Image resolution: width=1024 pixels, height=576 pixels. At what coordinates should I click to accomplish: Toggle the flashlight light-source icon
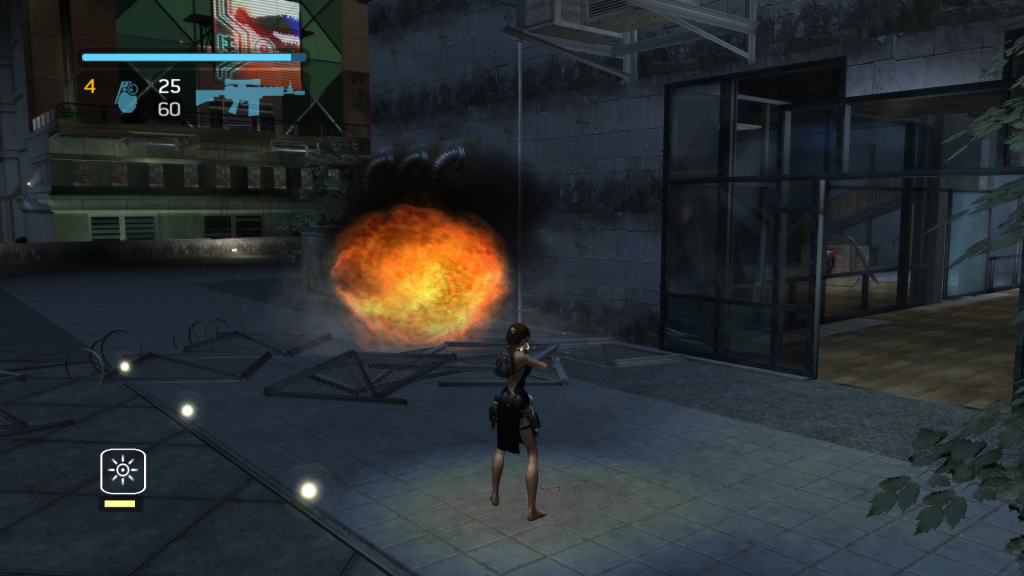point(123,471)
